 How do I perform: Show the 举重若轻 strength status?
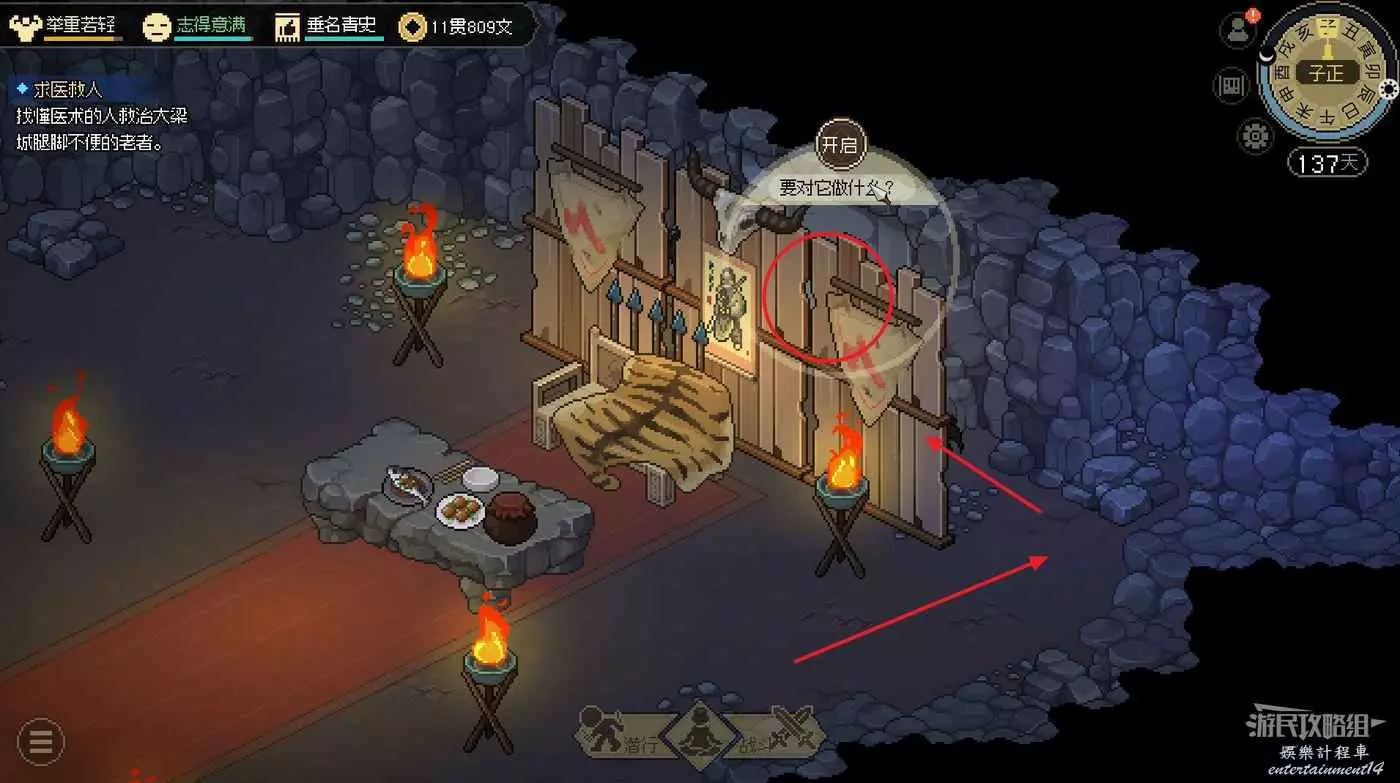68,26
